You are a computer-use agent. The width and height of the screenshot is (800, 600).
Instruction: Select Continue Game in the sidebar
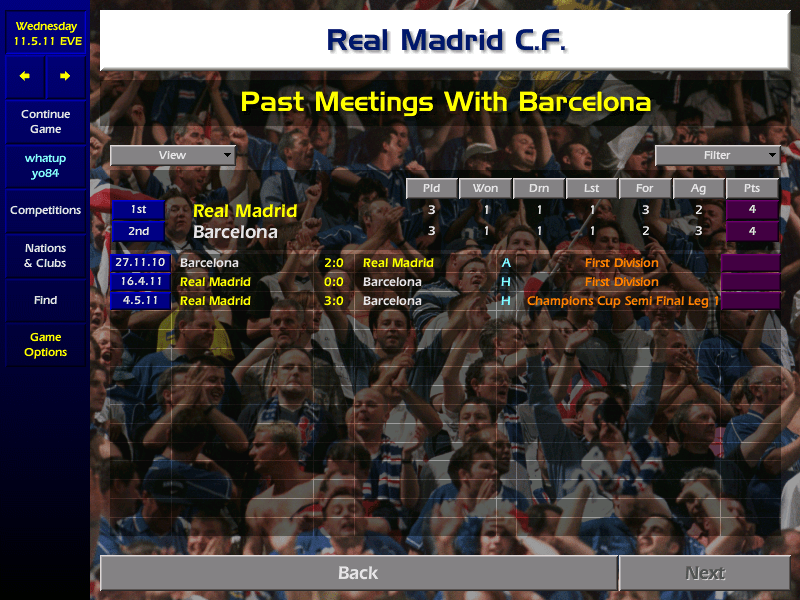tap(45, 122)
